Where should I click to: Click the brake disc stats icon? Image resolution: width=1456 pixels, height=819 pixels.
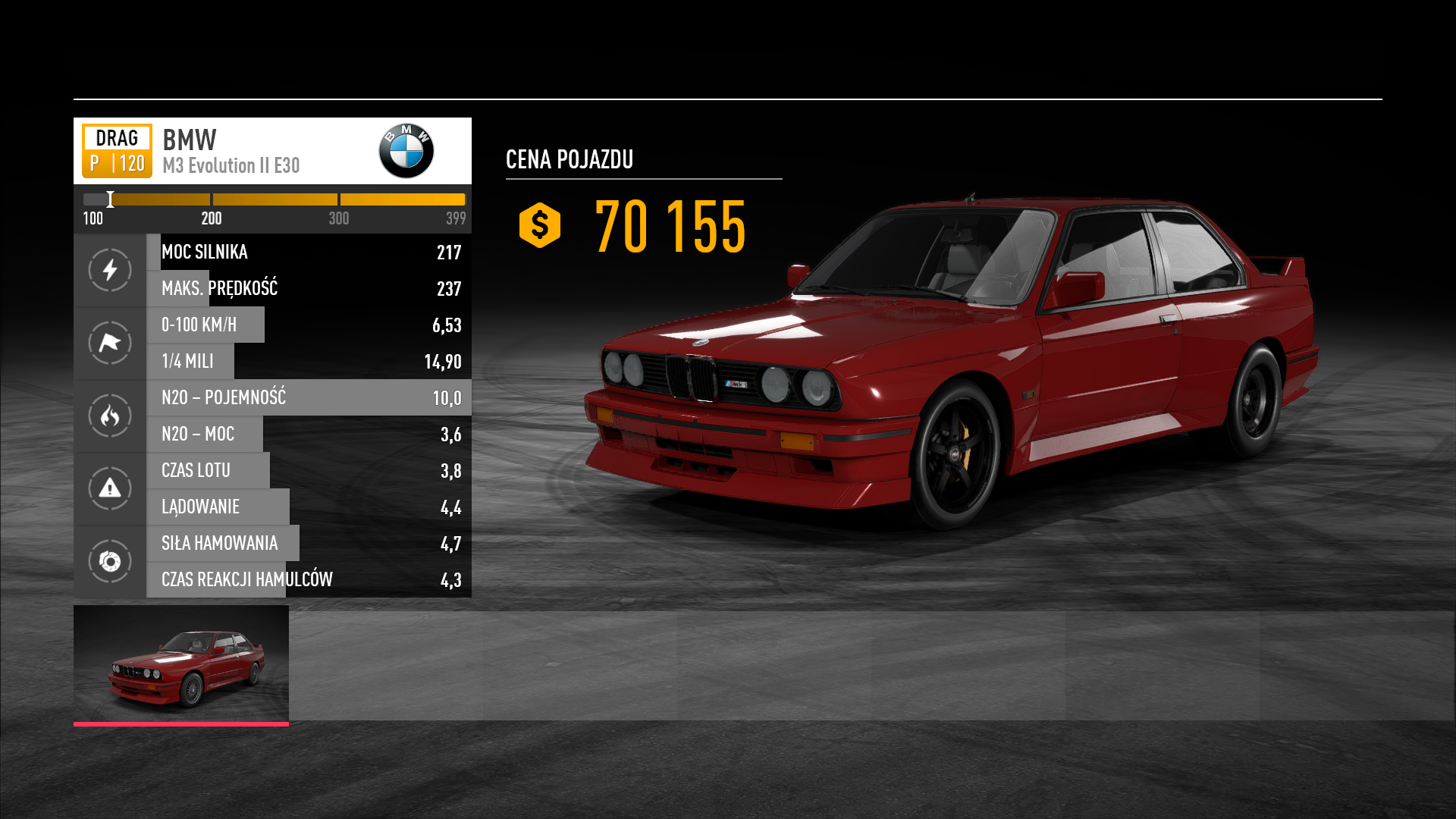[110, 561]
